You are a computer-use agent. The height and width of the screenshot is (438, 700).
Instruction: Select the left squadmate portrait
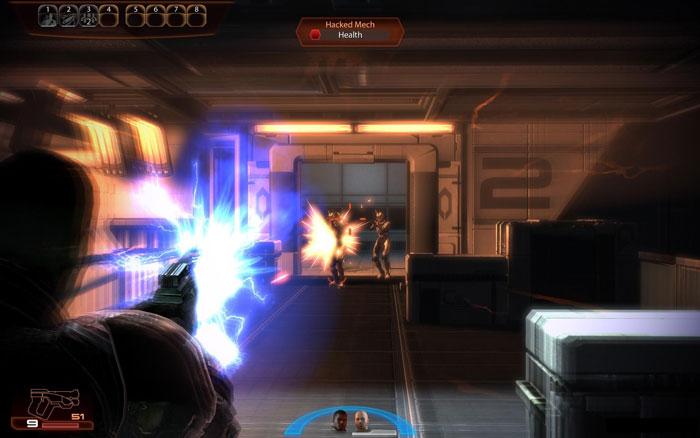339,419
